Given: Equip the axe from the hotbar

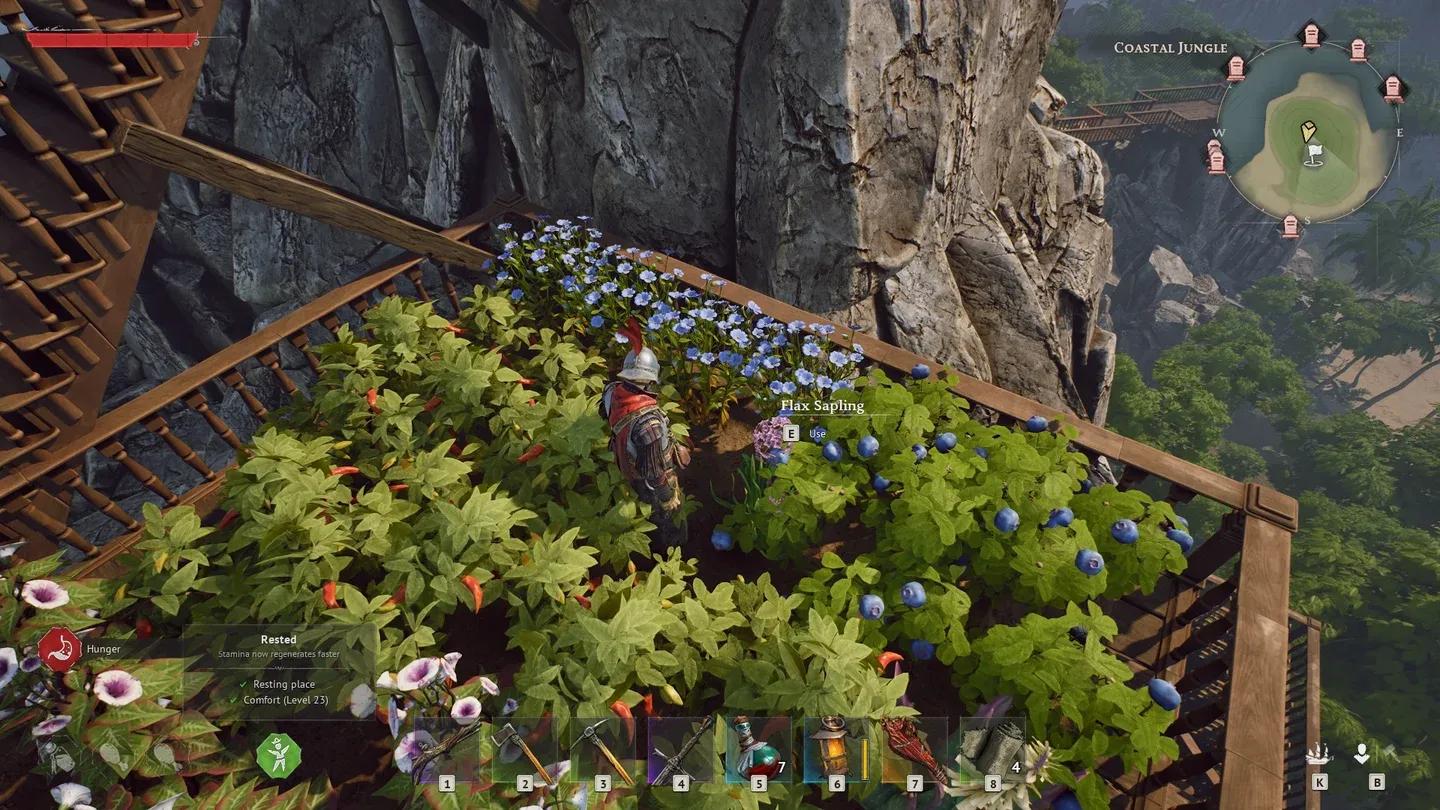Looking at the screenshot, I should click(525, 750).
